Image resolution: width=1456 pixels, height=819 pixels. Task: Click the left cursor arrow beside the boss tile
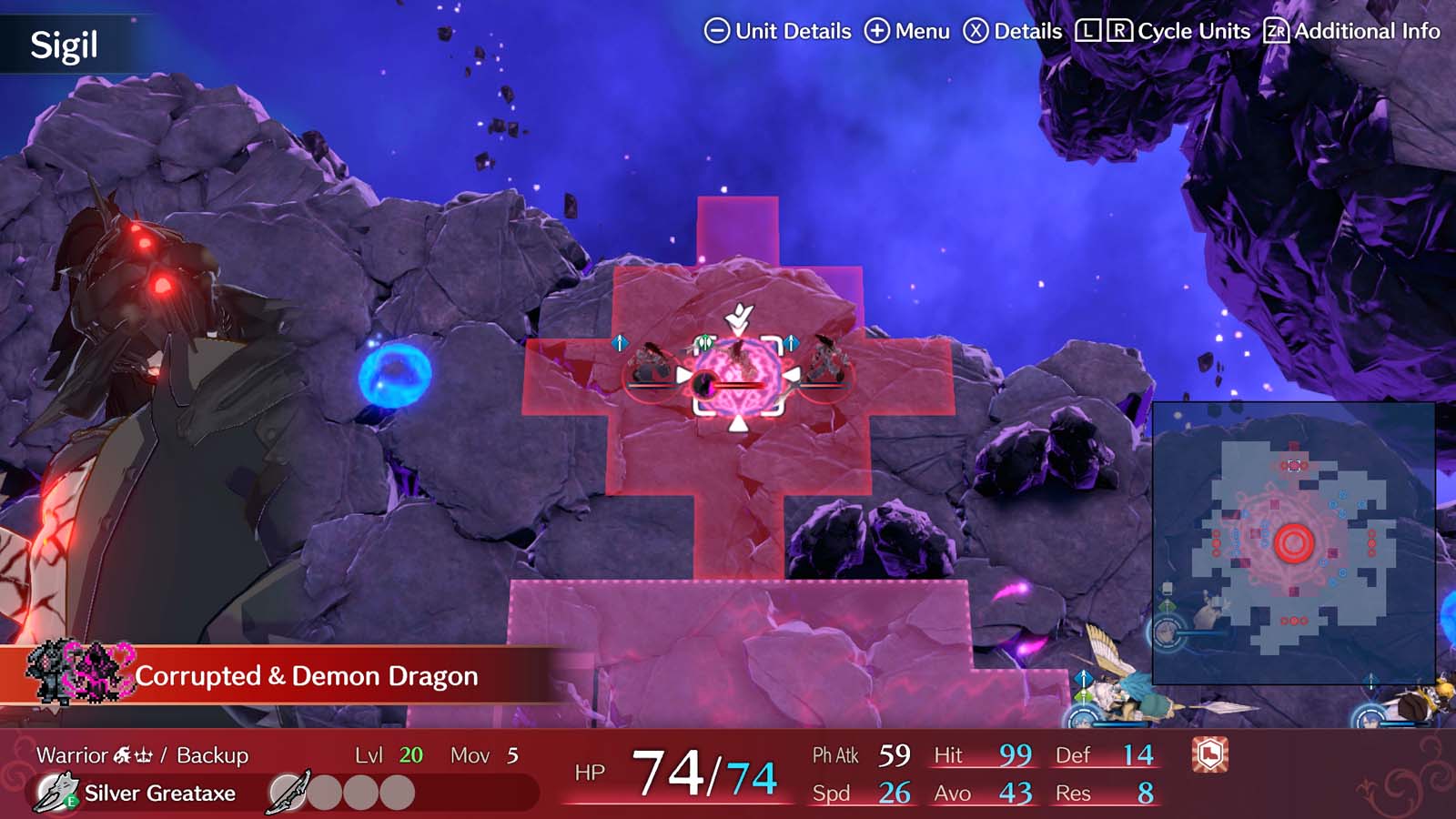683,373
